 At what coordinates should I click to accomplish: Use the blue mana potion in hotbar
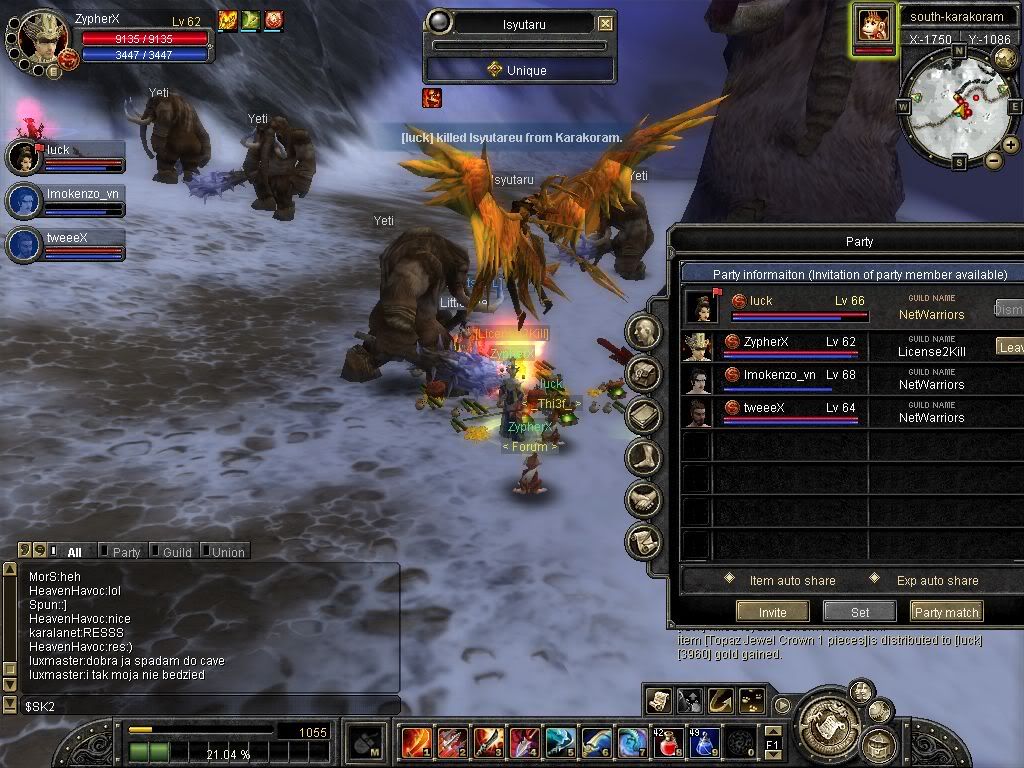point(703,743)
